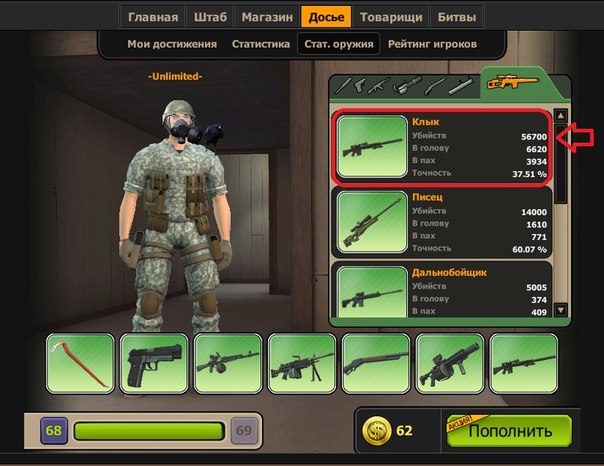Select the grenade launcher weapon slot

449,363
